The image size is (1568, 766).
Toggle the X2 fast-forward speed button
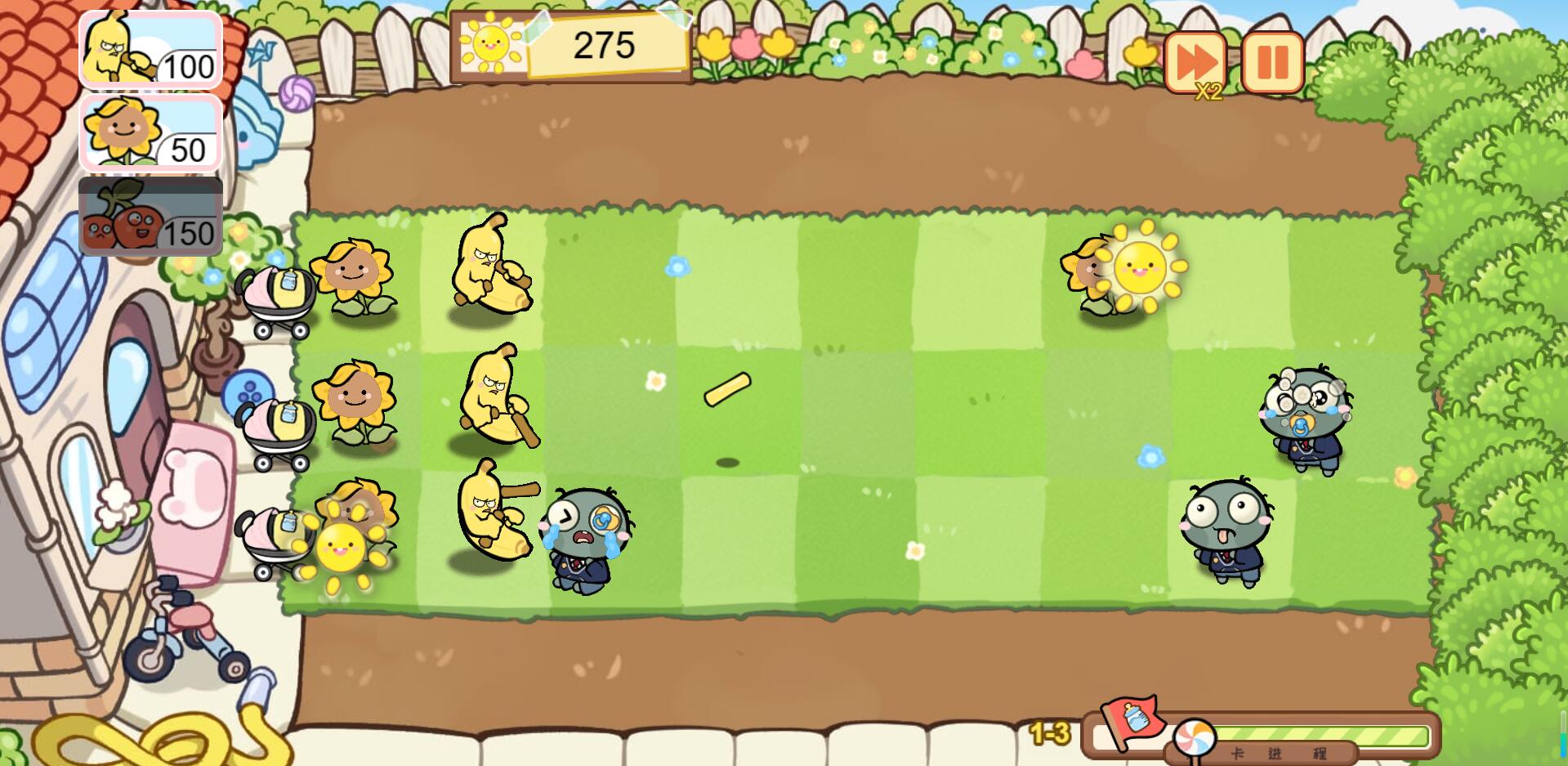point(1195,62)
